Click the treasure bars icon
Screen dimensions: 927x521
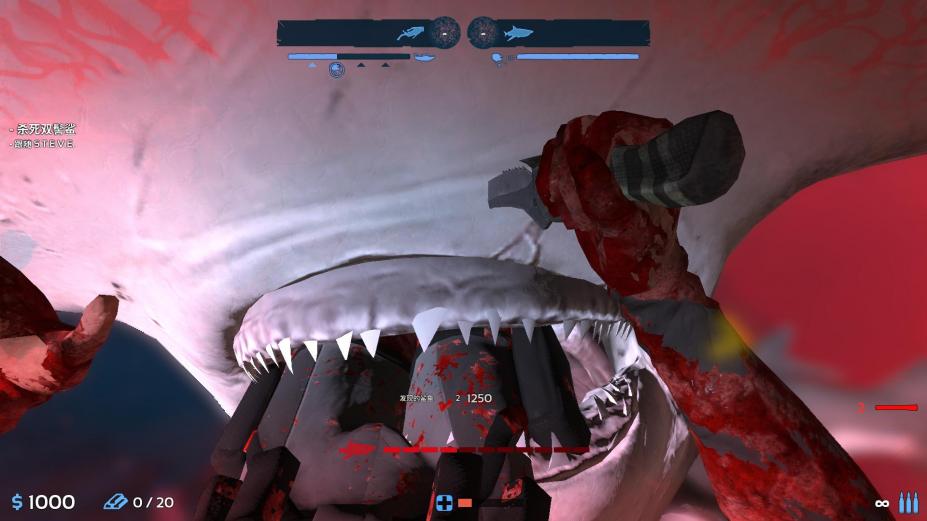click(x=115, y=501)
